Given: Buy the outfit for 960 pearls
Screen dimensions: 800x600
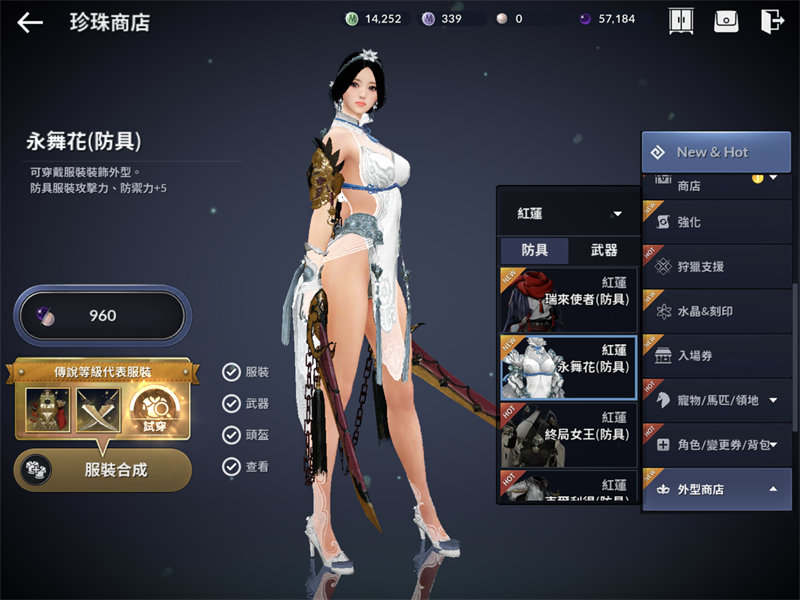Looking at the screenshot, I should (x=100, y=316).
